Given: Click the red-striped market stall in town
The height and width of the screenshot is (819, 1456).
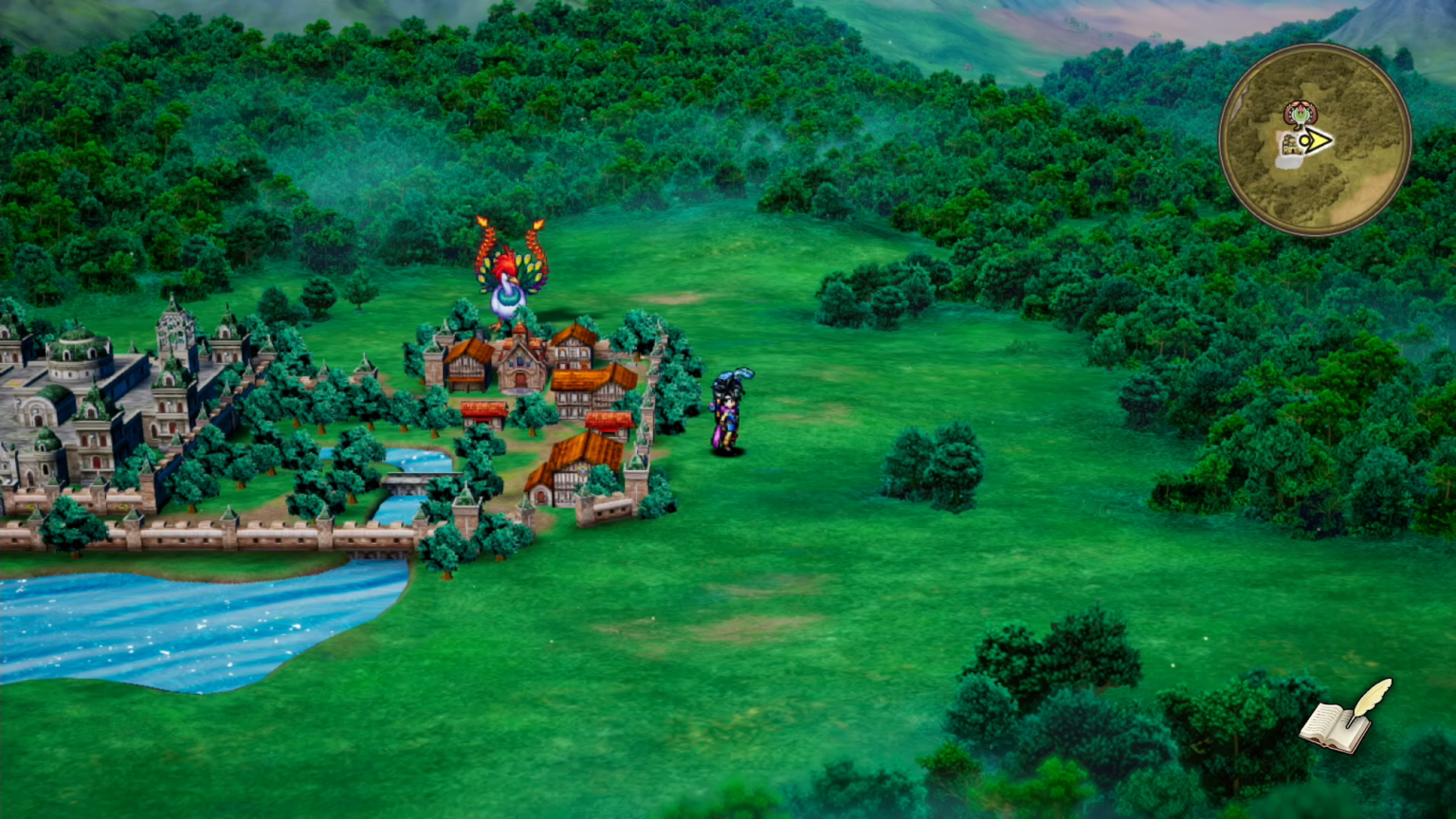Looking at the screenshot, I should pyautogui.click(x=483, y=410).
